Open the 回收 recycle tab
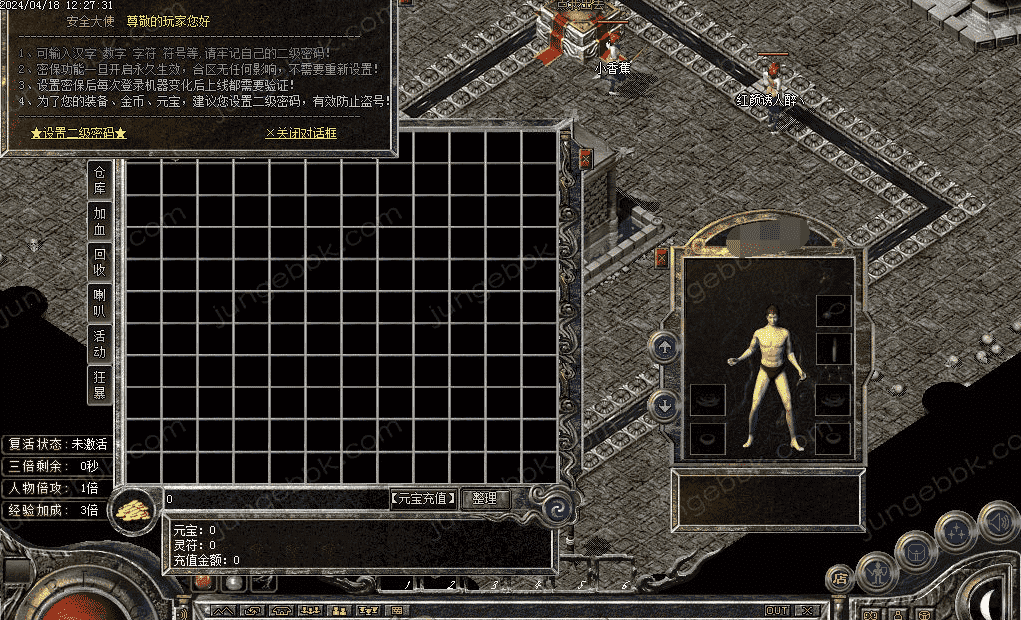 point(100,262)
